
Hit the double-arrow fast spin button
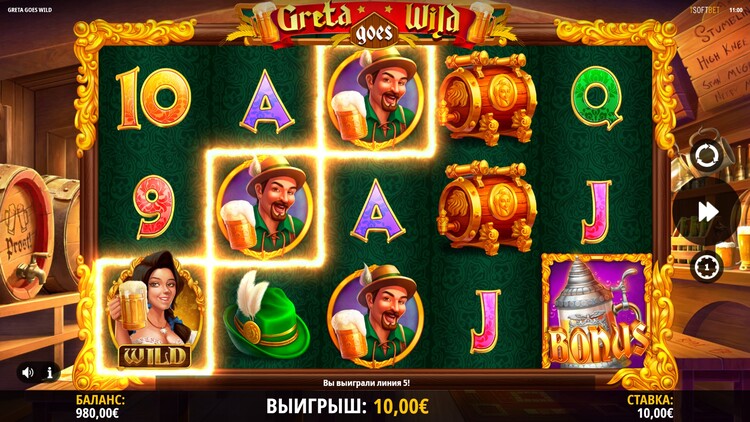[708, 212]
